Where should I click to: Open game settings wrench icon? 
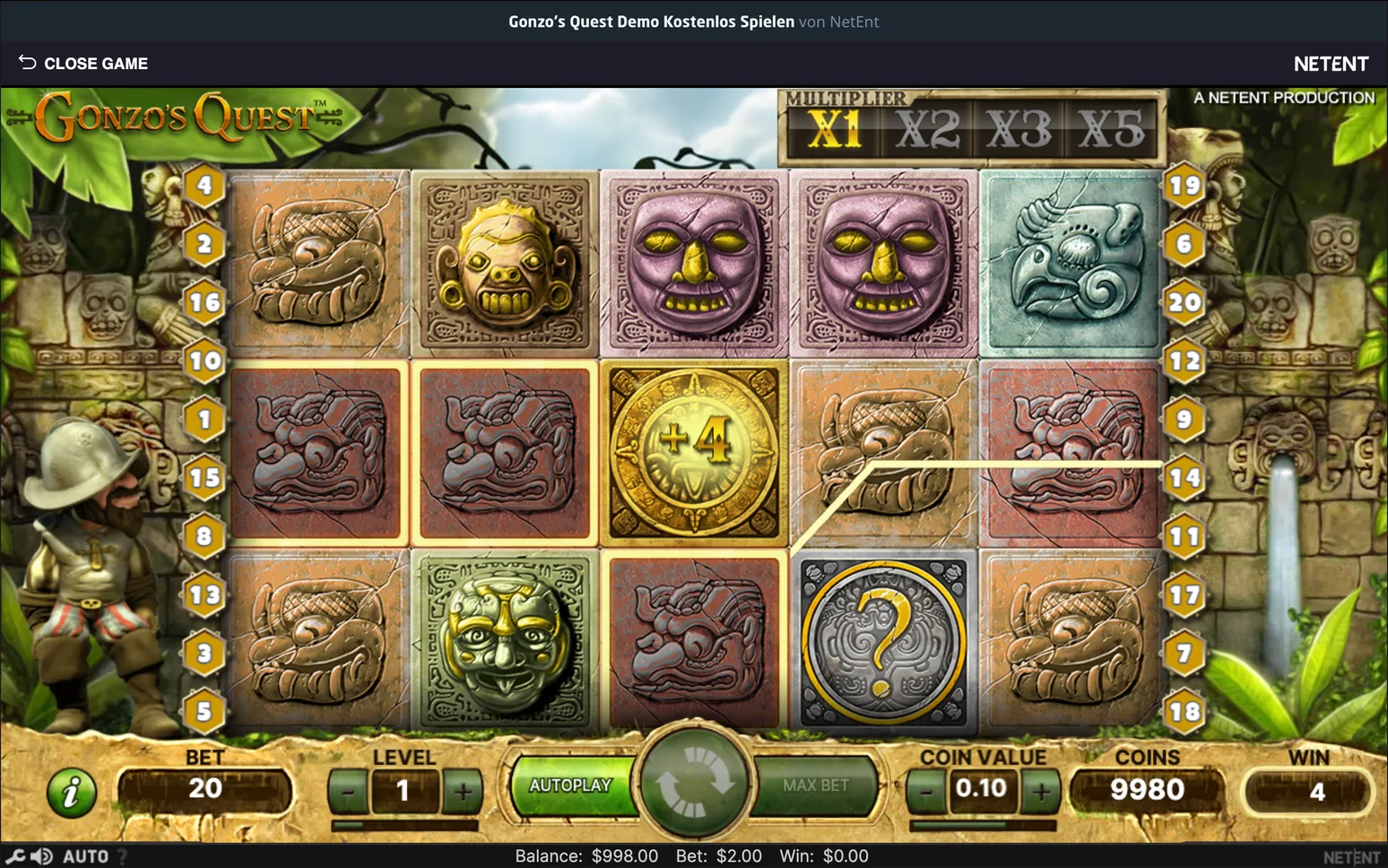click(14, 856)
